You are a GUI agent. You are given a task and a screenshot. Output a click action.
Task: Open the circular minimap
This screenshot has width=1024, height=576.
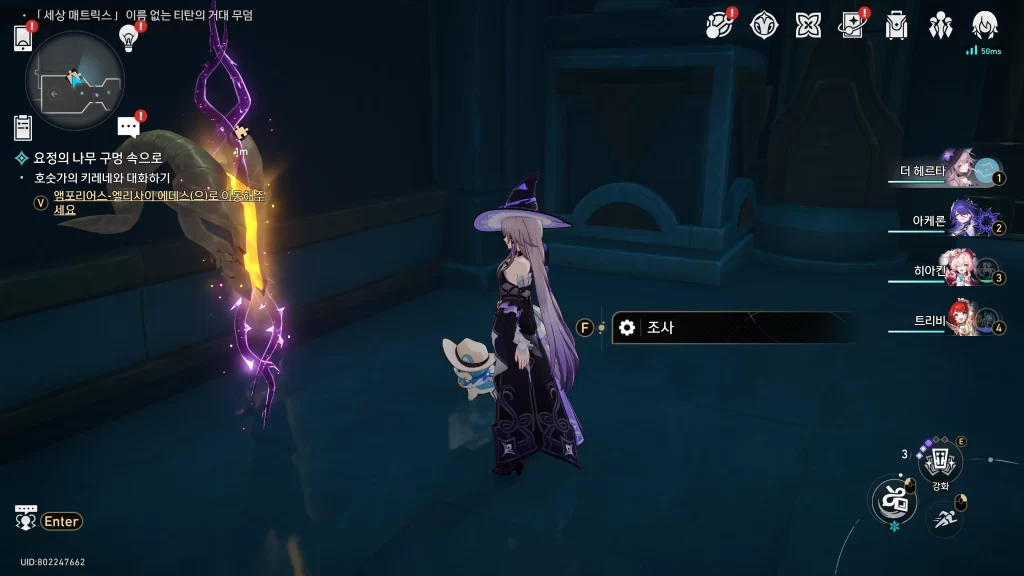[75, 80]
